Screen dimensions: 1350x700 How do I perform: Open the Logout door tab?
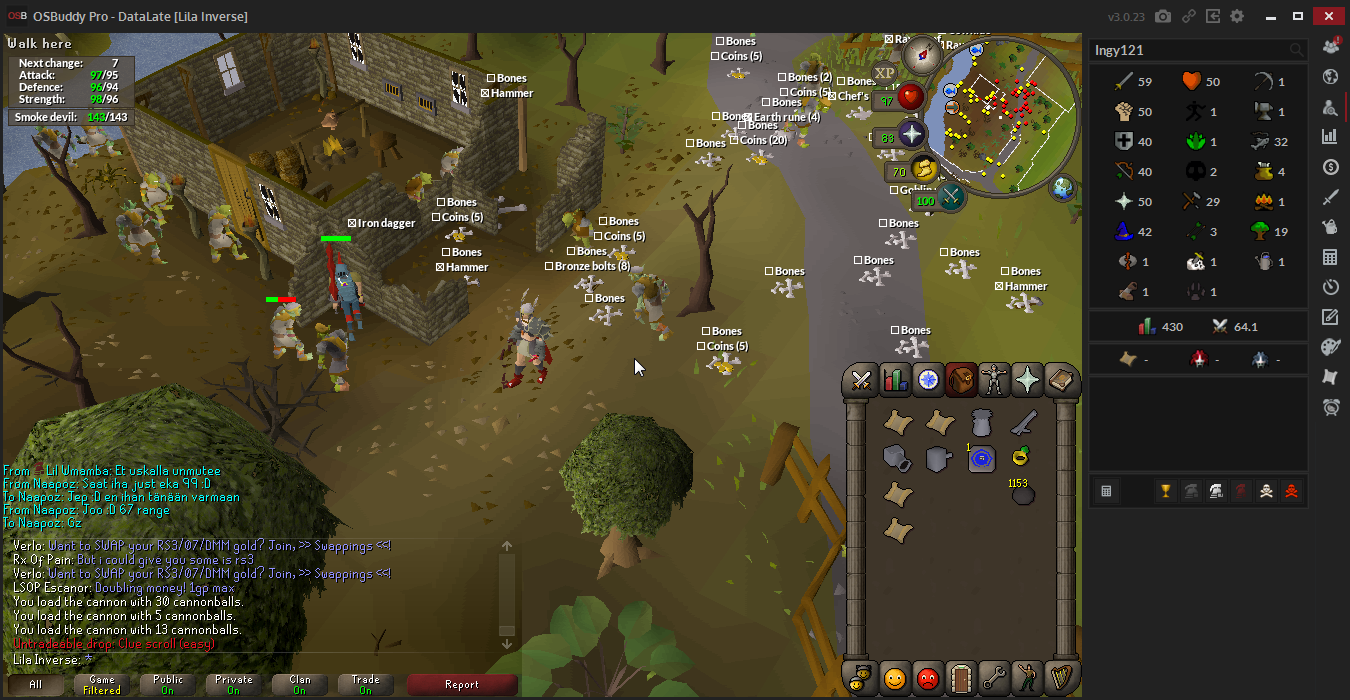tap(960, 678)
